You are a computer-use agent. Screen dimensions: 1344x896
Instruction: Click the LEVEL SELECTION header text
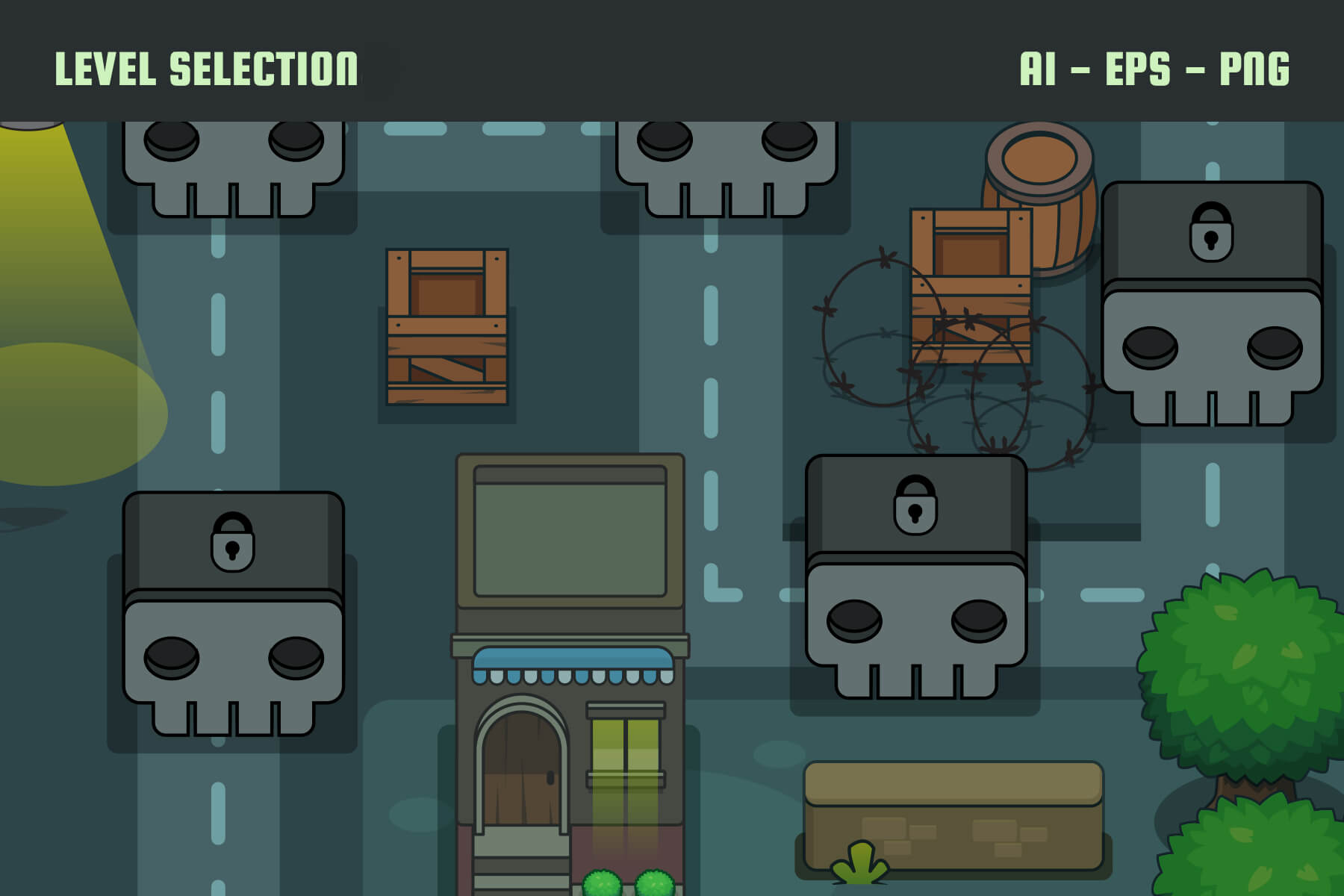208,67
